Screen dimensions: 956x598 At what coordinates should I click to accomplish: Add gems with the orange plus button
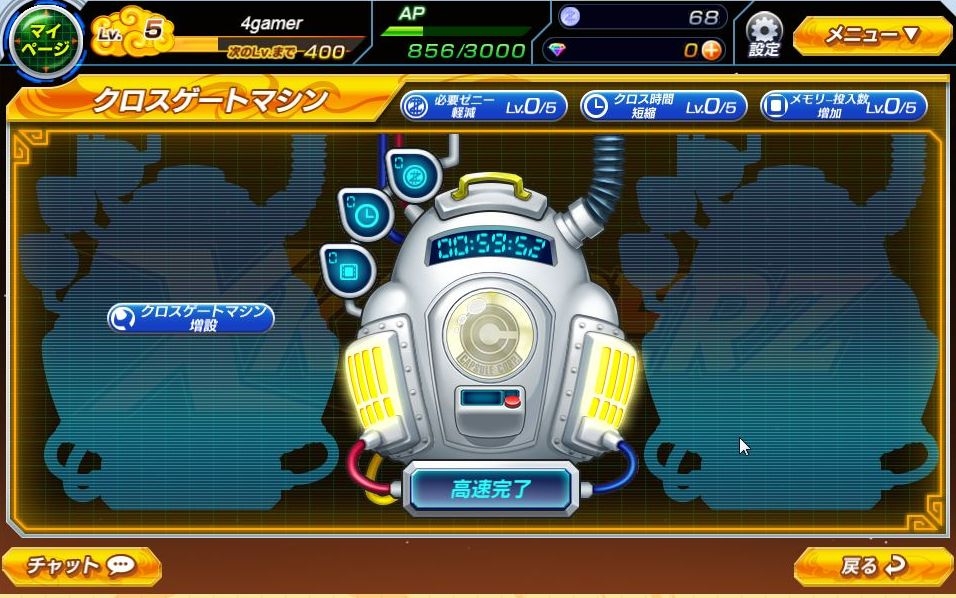point(711,50)
